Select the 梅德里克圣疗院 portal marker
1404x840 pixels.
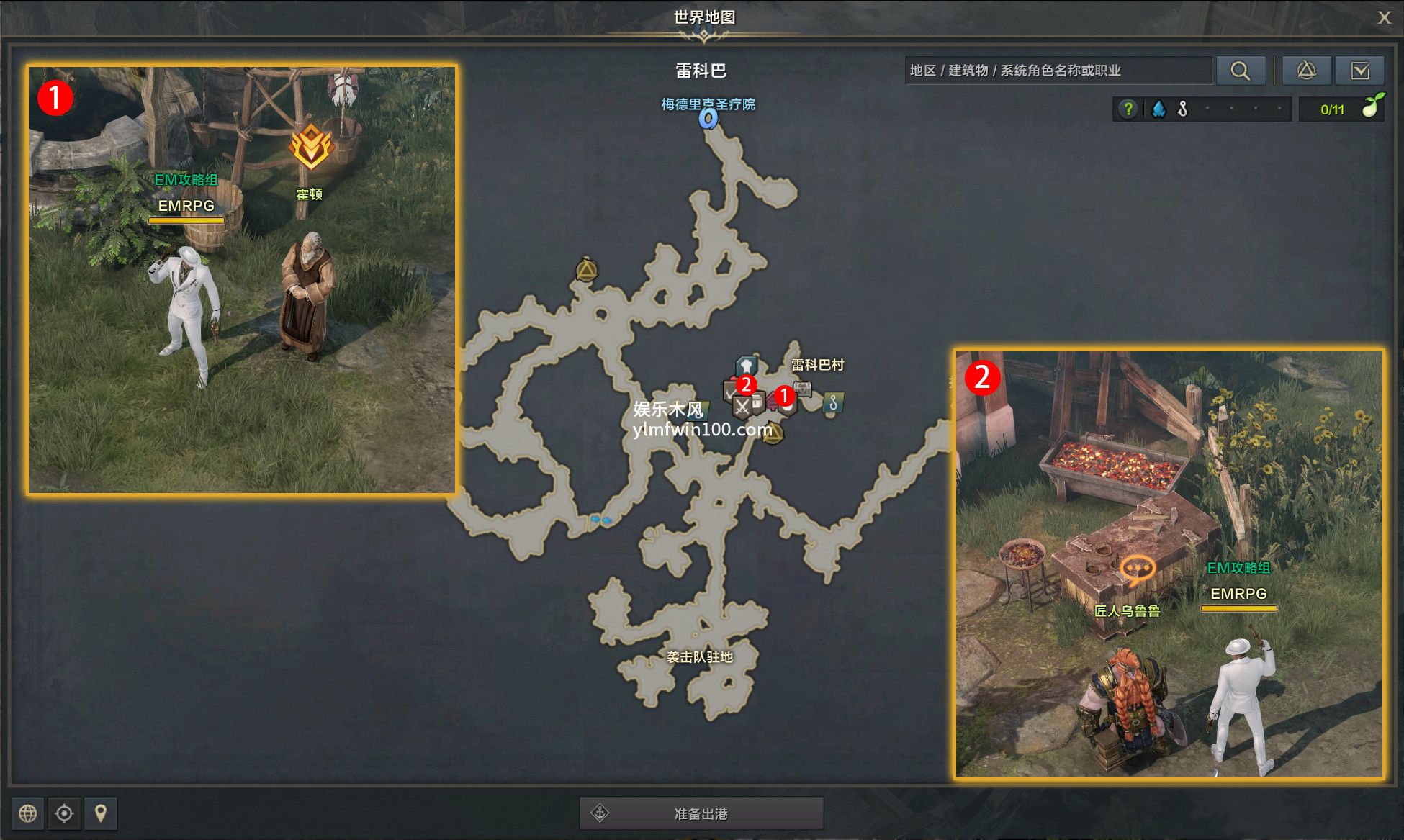point(708,118)
